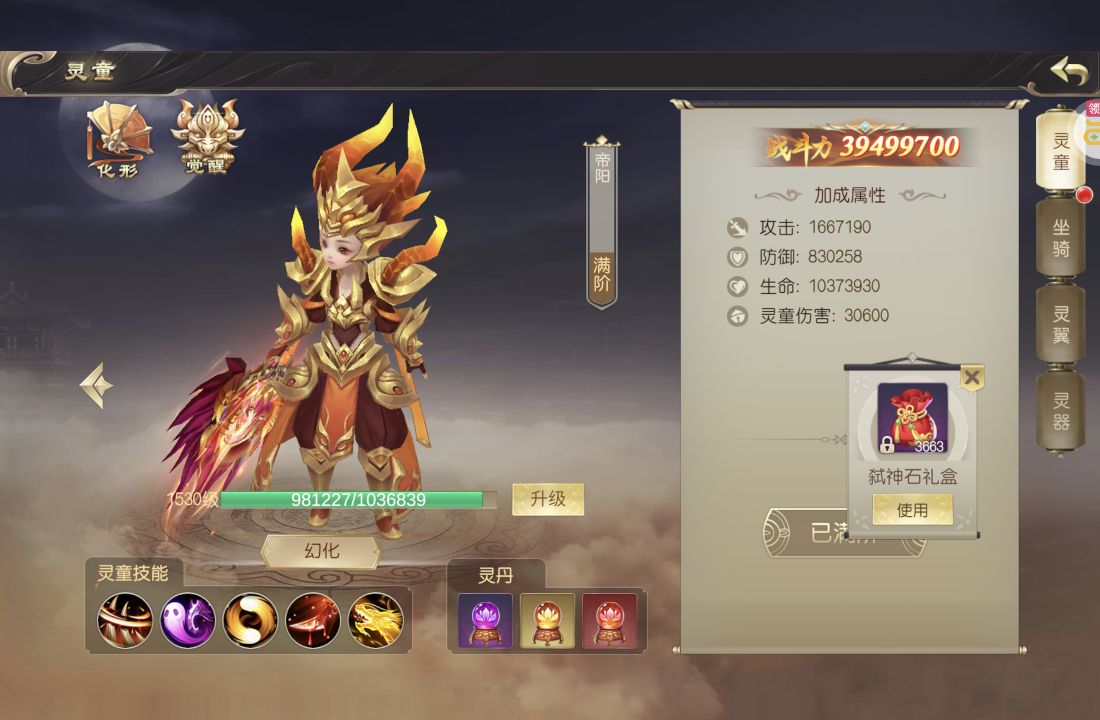This screenshot has width=1100, height=720.
Task: Switch to the 坐骑 mount tab
Action: [1060, 237]
